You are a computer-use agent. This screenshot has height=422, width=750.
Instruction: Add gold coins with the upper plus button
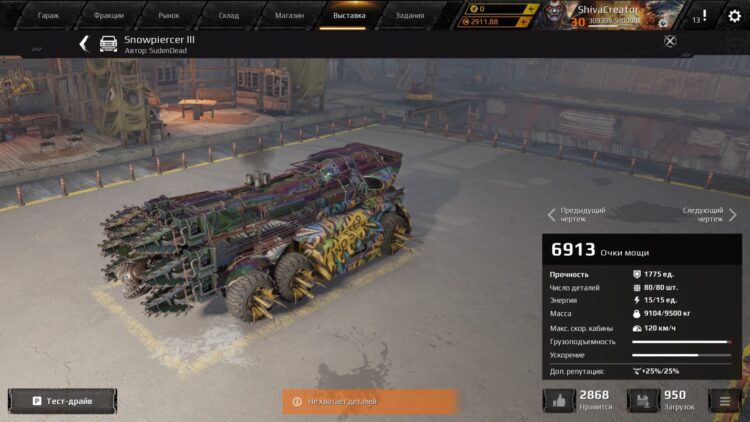pos(531,8)
